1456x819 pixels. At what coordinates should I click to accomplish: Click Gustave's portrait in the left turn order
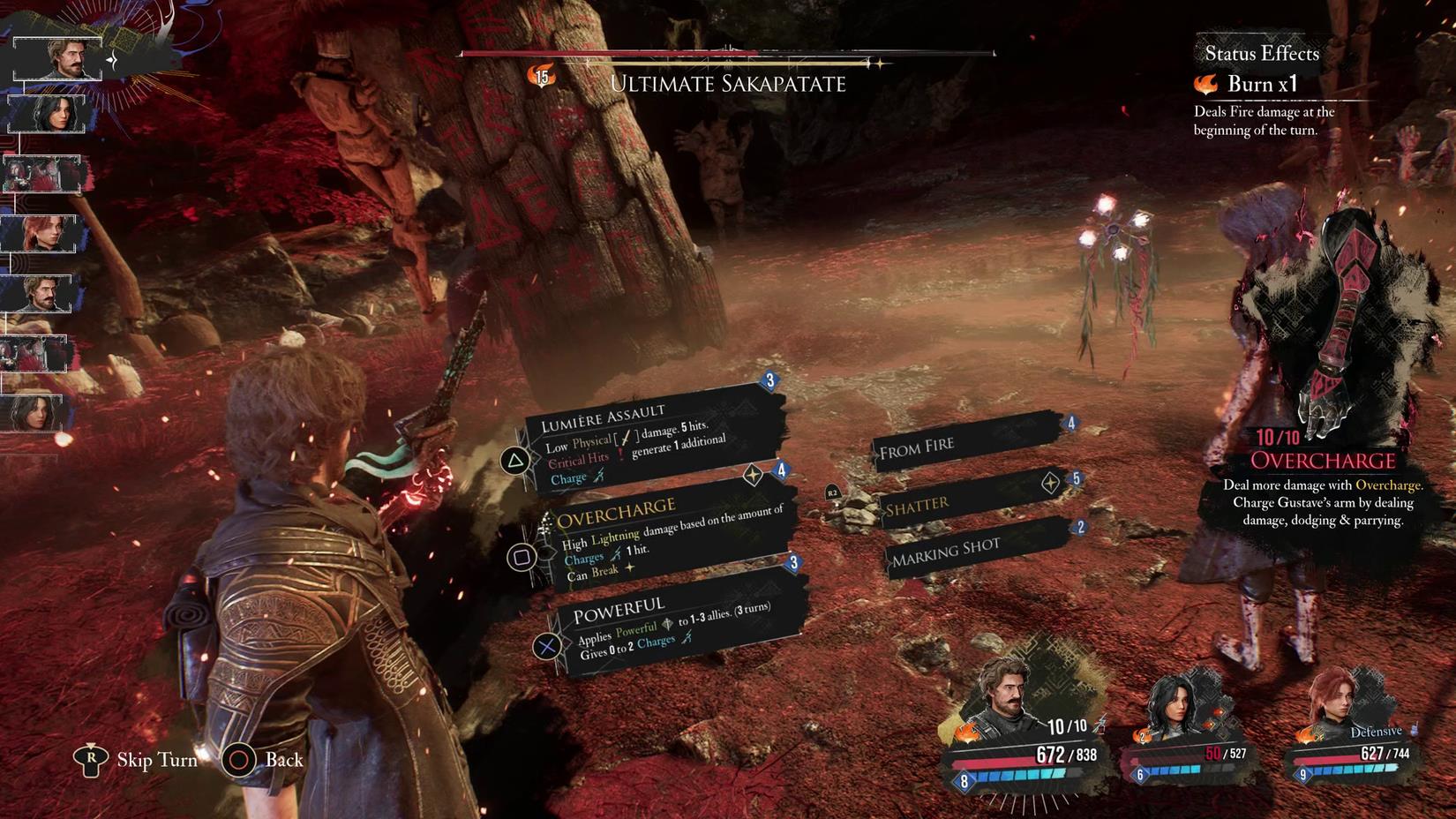coord(60,57)
